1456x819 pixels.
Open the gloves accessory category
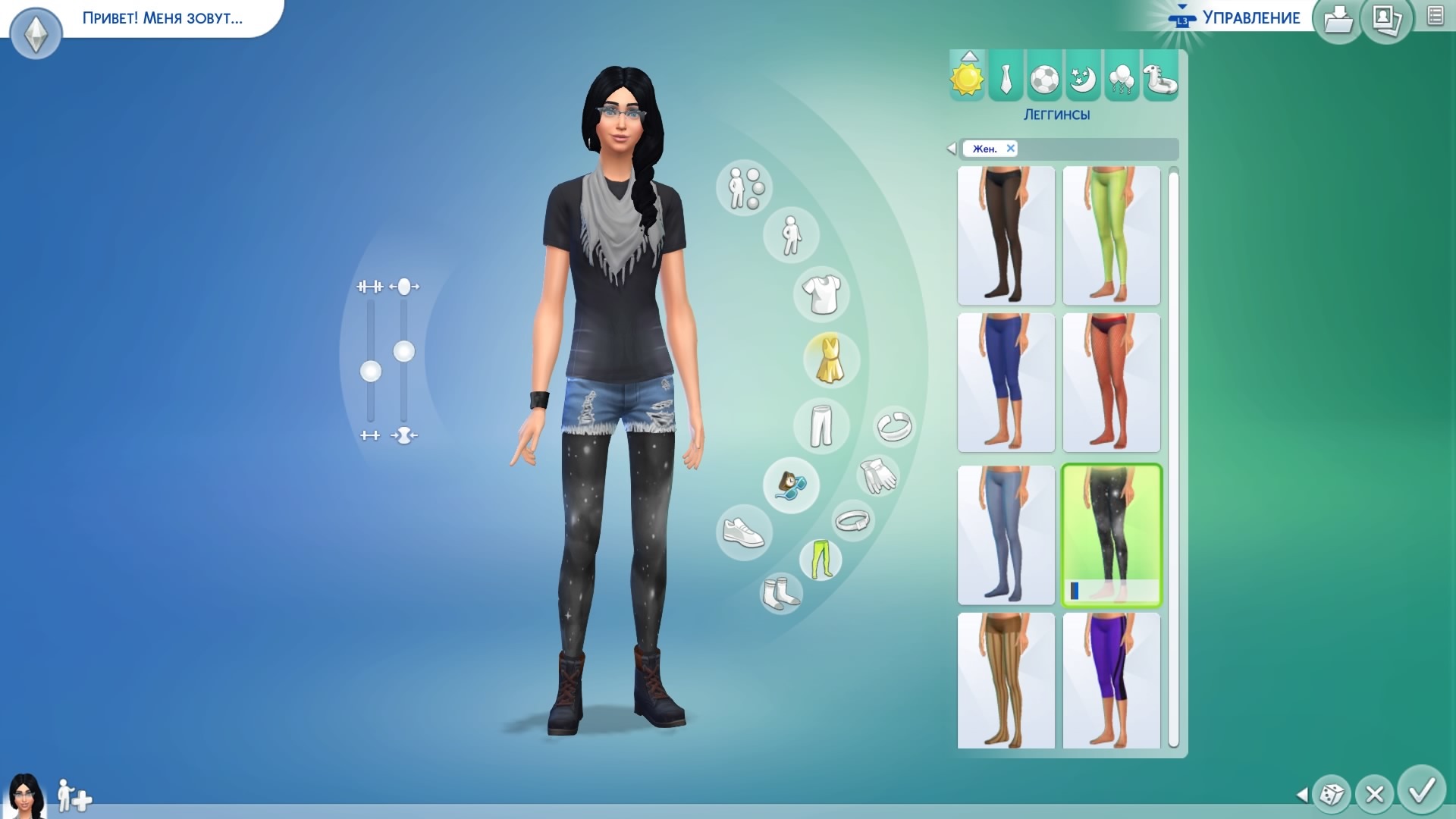877,476
